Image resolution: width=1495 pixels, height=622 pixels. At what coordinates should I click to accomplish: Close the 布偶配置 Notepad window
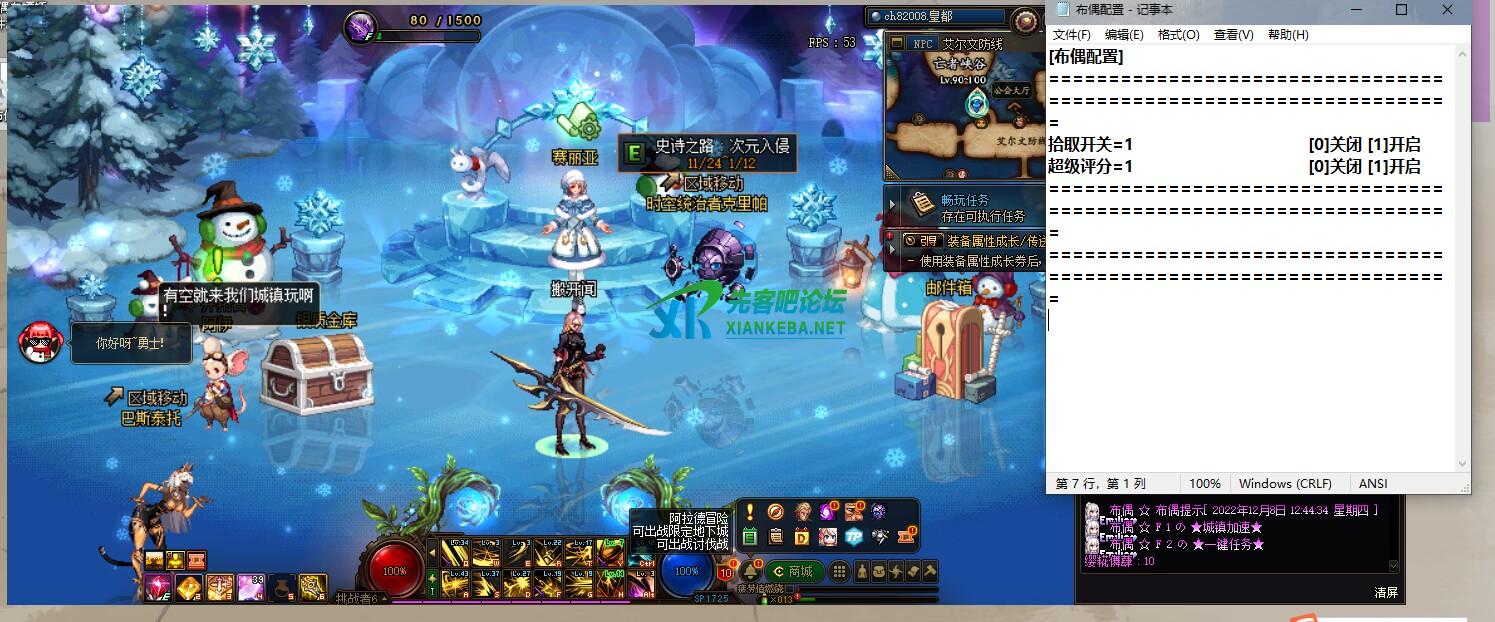coord(1447,10)
